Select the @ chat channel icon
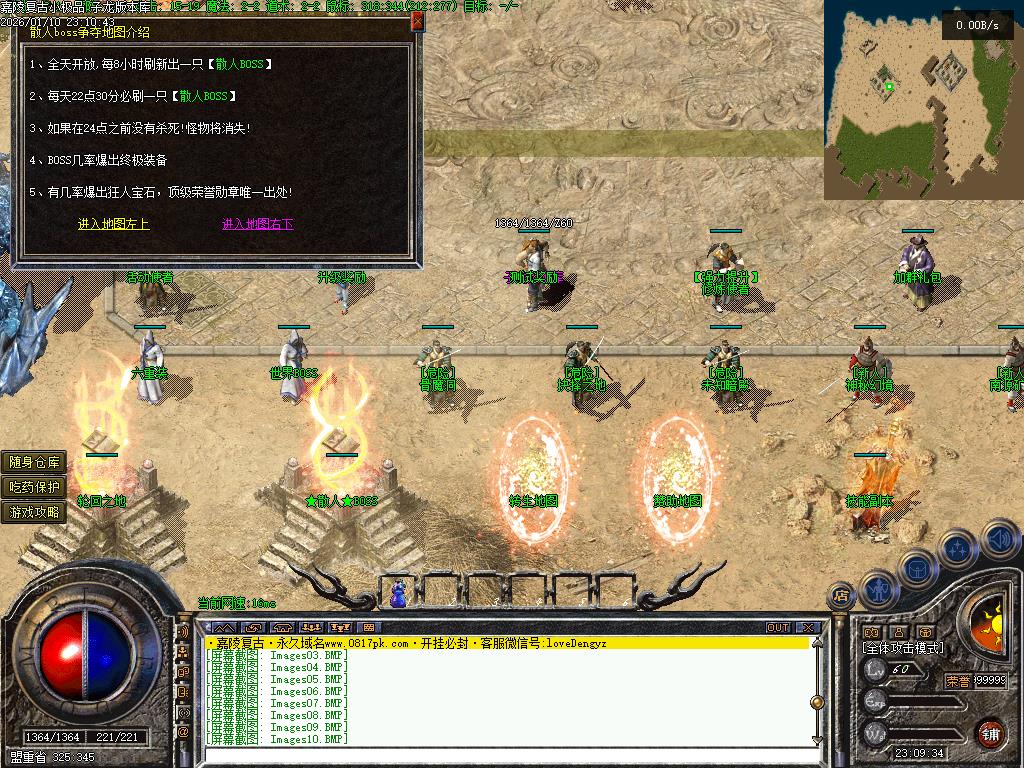This screenshot has width=1024, height=768. click(184, 732)
